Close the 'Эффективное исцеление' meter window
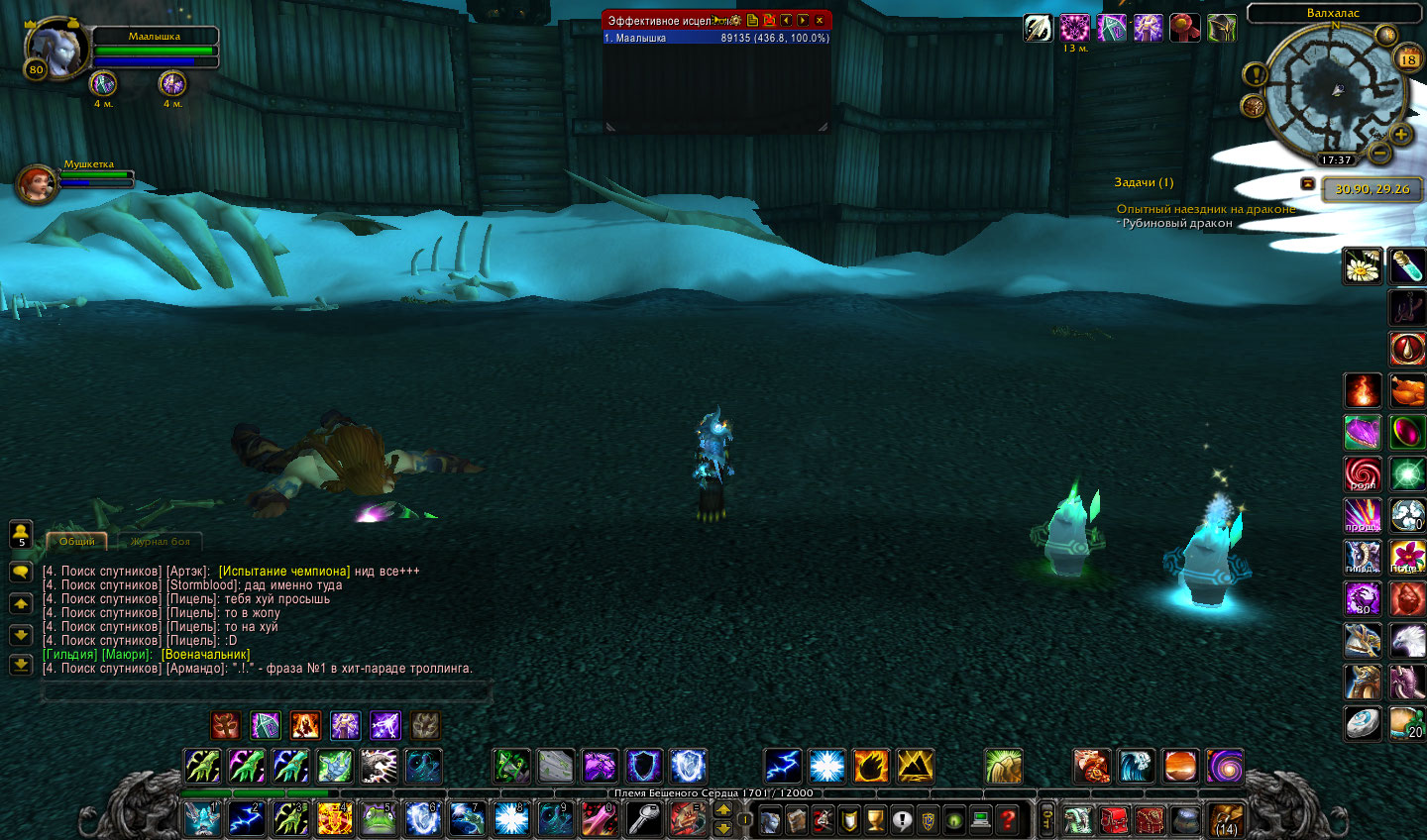1427x840 pixels. (x=820, y=20)
